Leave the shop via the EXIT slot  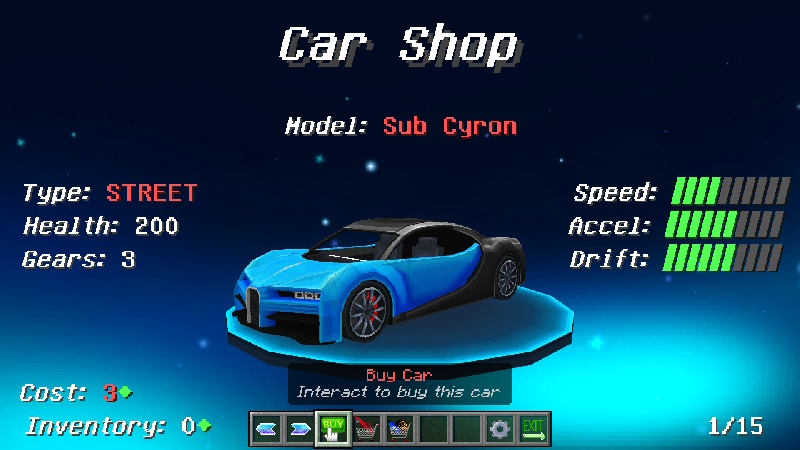533,429
